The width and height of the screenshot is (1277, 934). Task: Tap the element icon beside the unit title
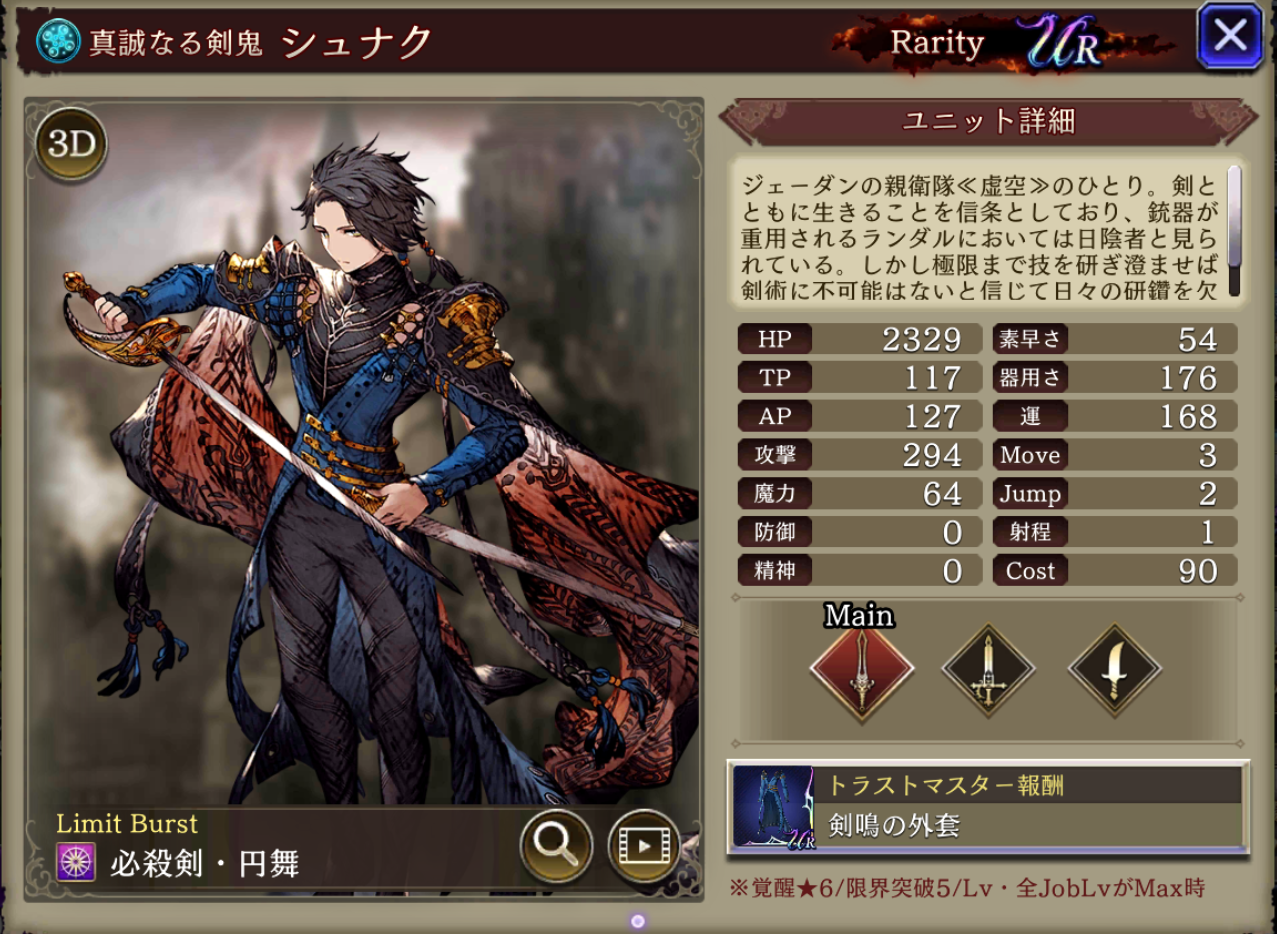(x=58, y=41)
